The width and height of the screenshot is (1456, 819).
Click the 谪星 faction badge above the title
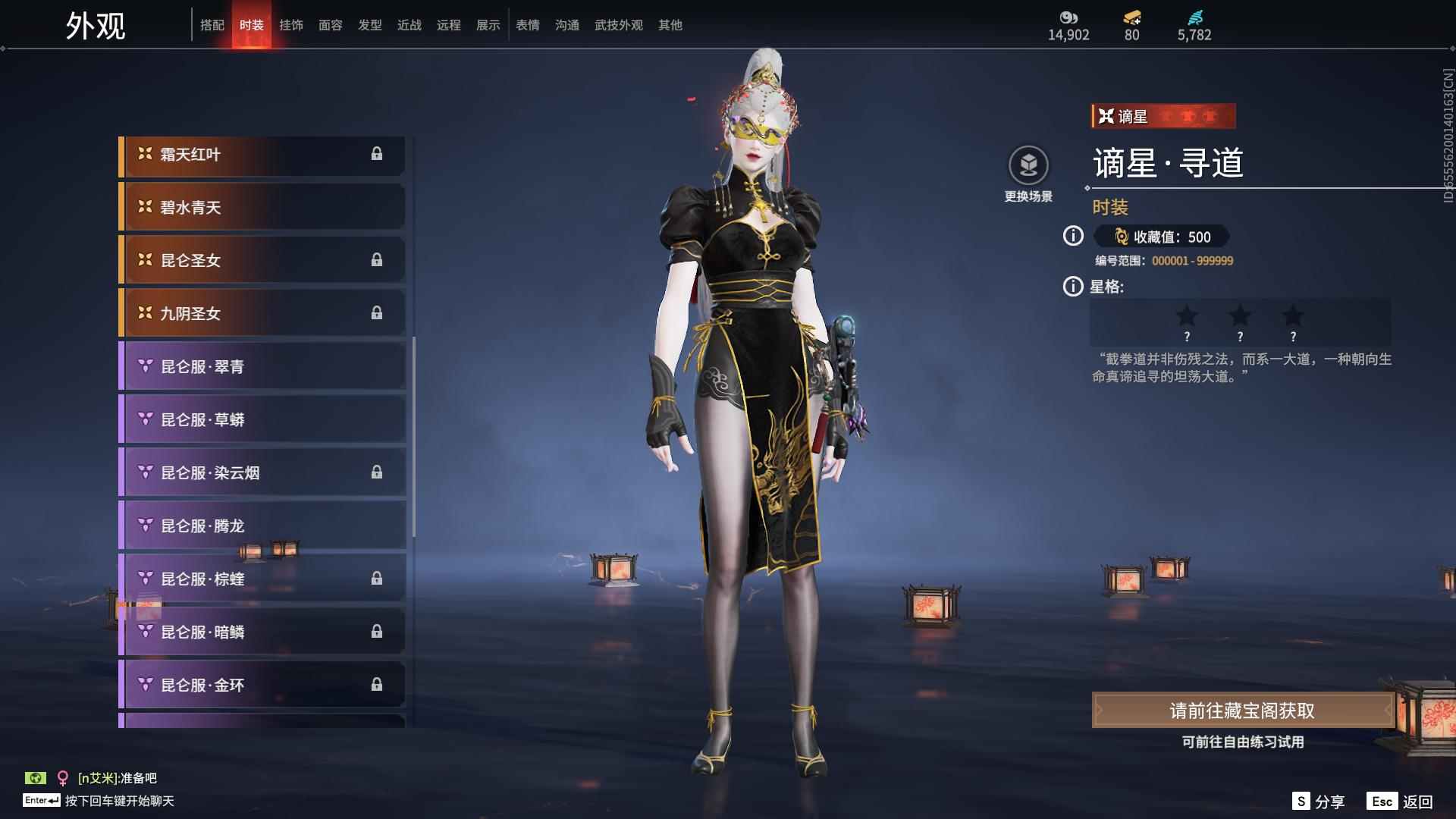pyautogui.click(x=1163, y=116)
